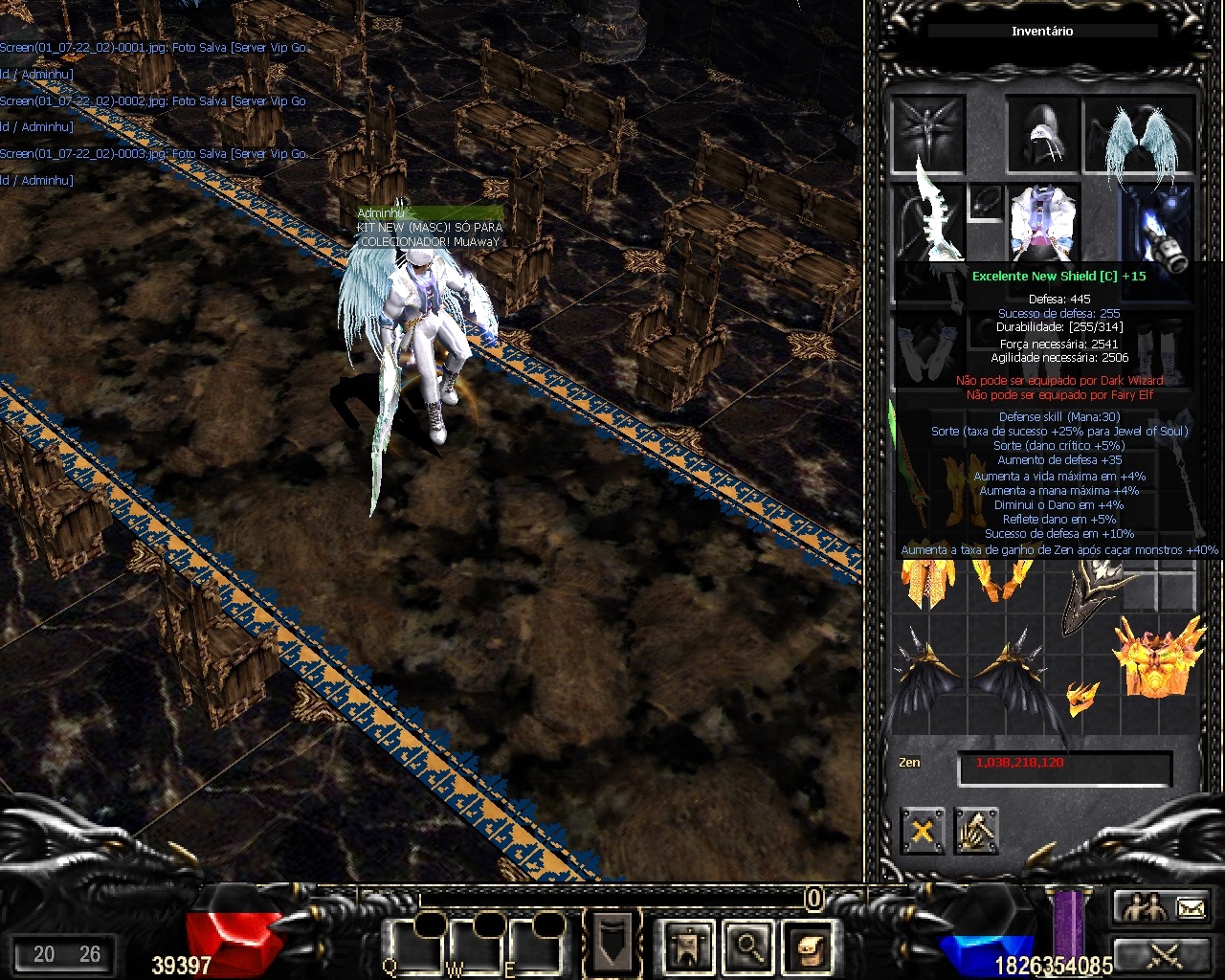The height and width of the screenshot is (980, 1225).
Task: Open the scroll icon button
Action: pyautogui.click(x=805, y=946)
